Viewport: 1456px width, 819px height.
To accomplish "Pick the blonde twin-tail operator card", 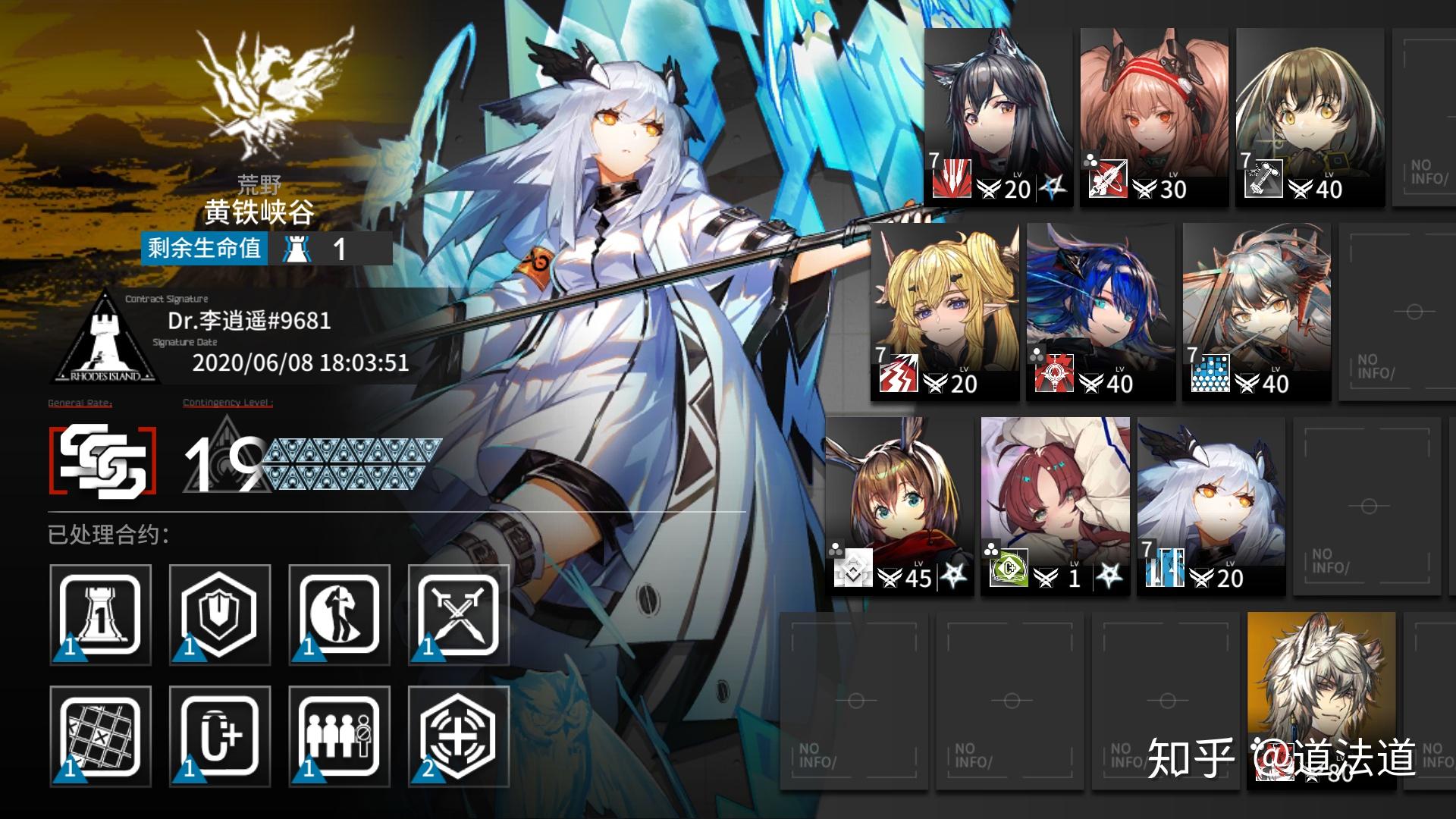I will 946,311.
